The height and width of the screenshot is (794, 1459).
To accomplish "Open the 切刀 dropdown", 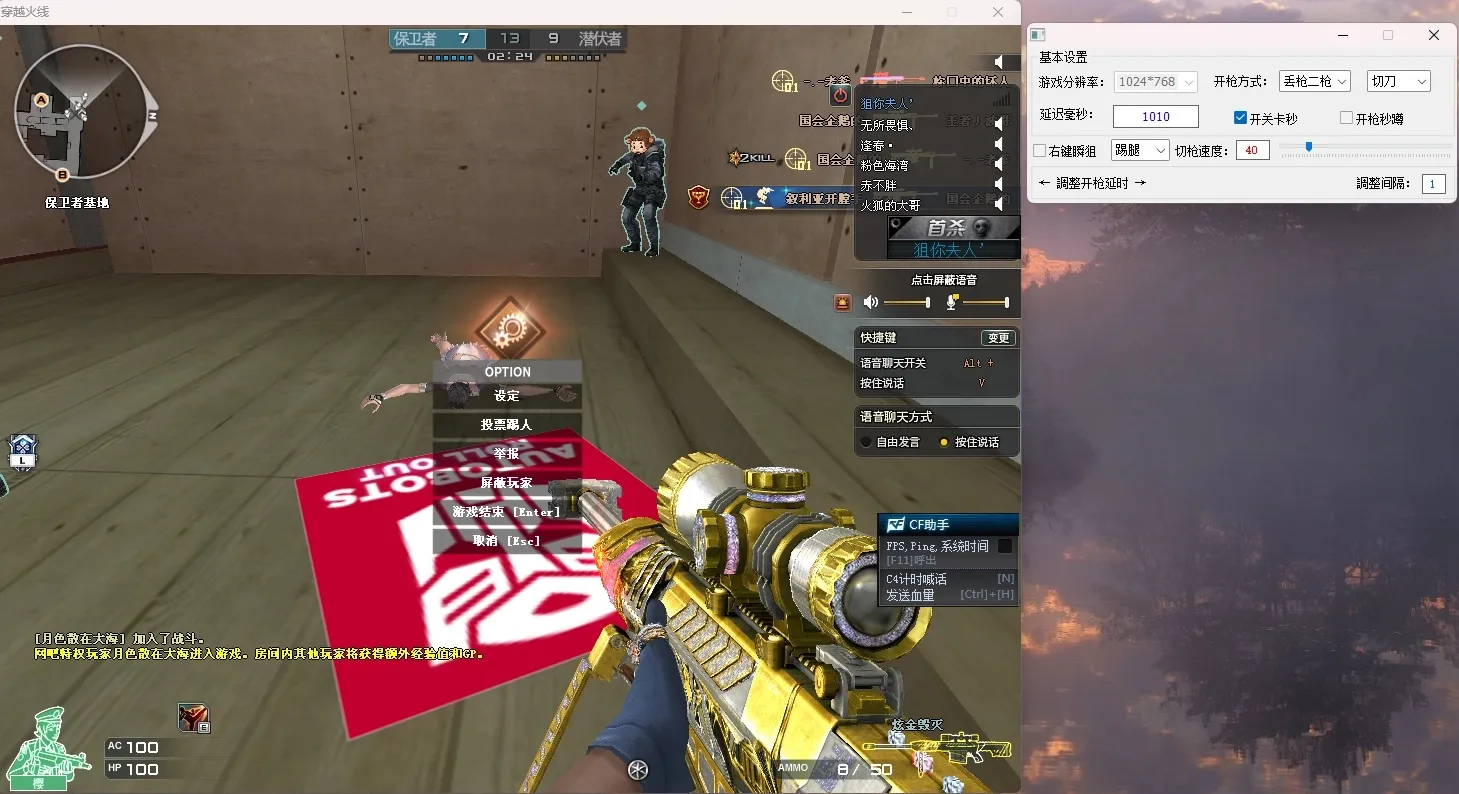I will 1398,81.
